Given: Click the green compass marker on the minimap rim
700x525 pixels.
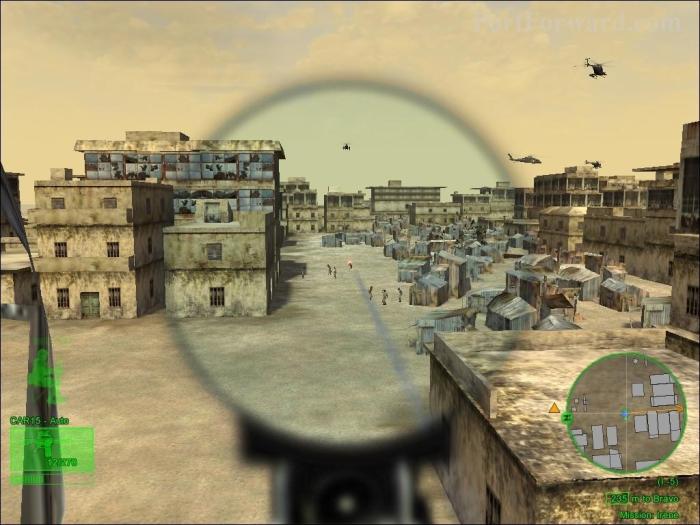Looking at the screenshot, I should click(x=568, y=415).
